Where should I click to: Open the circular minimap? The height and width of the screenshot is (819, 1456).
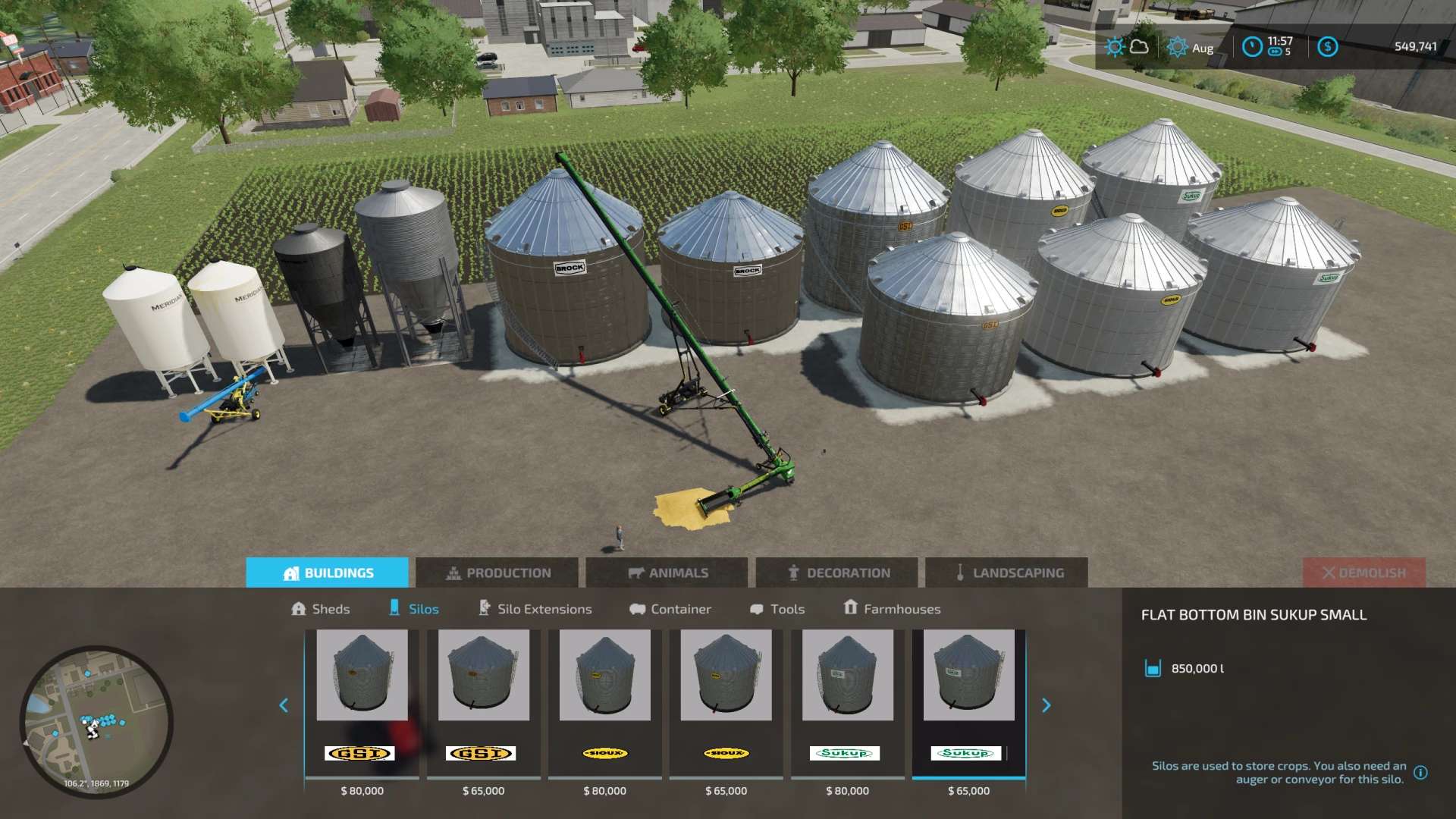pyautogui.click(x=96, y=722)
